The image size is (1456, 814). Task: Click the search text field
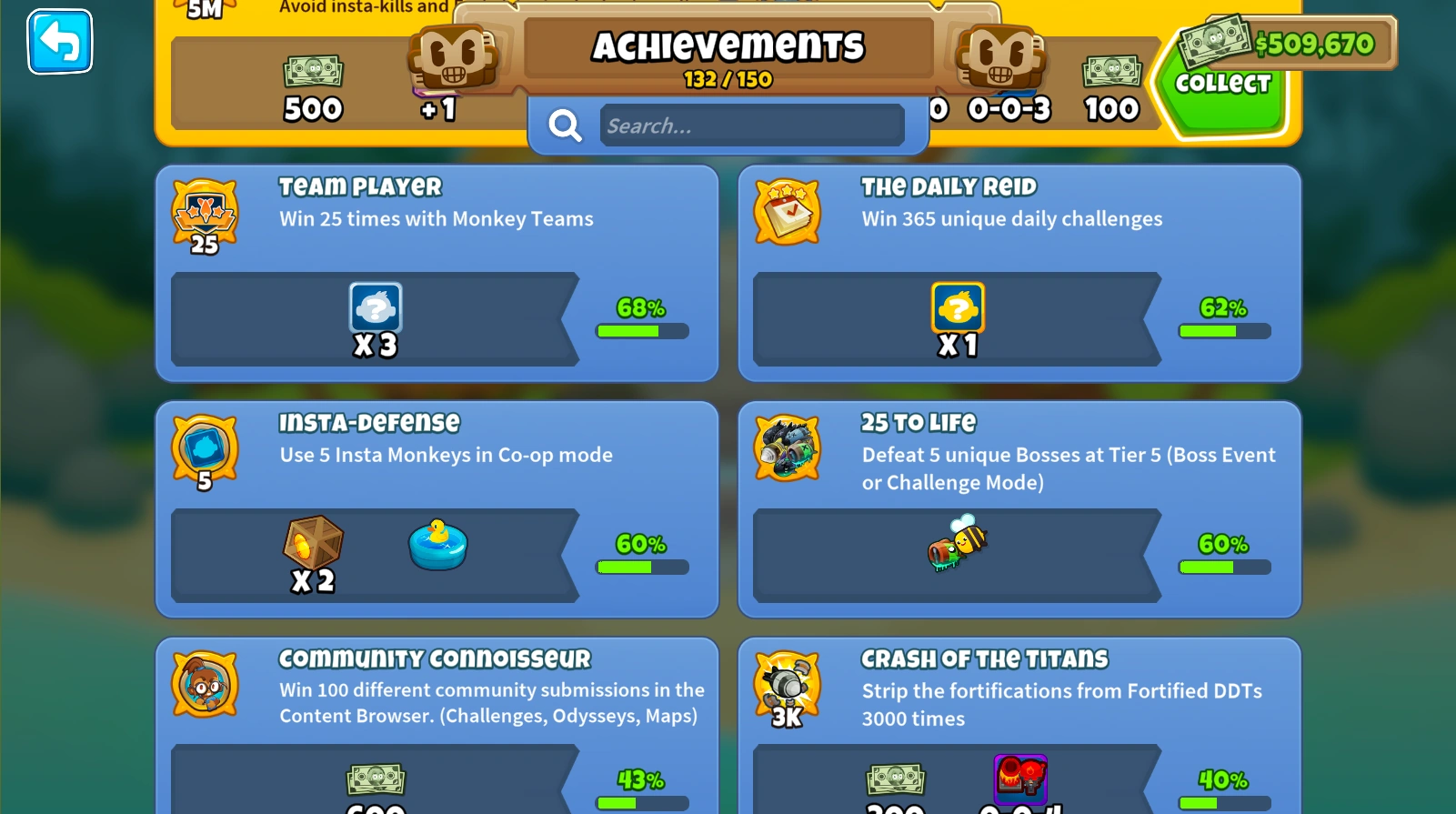[x=751, y=126]
